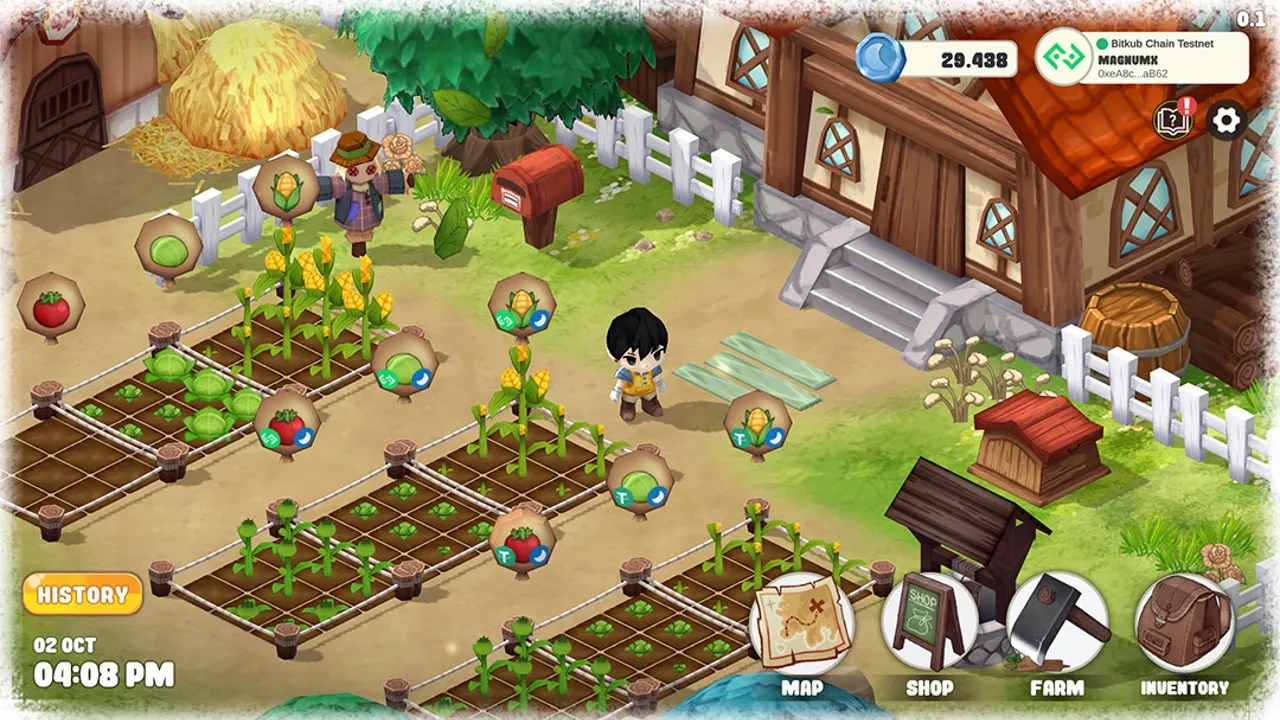1280x720 pixels.
Task: Click the MAGNUMX wallet account panel
Action: [1141, 58]
